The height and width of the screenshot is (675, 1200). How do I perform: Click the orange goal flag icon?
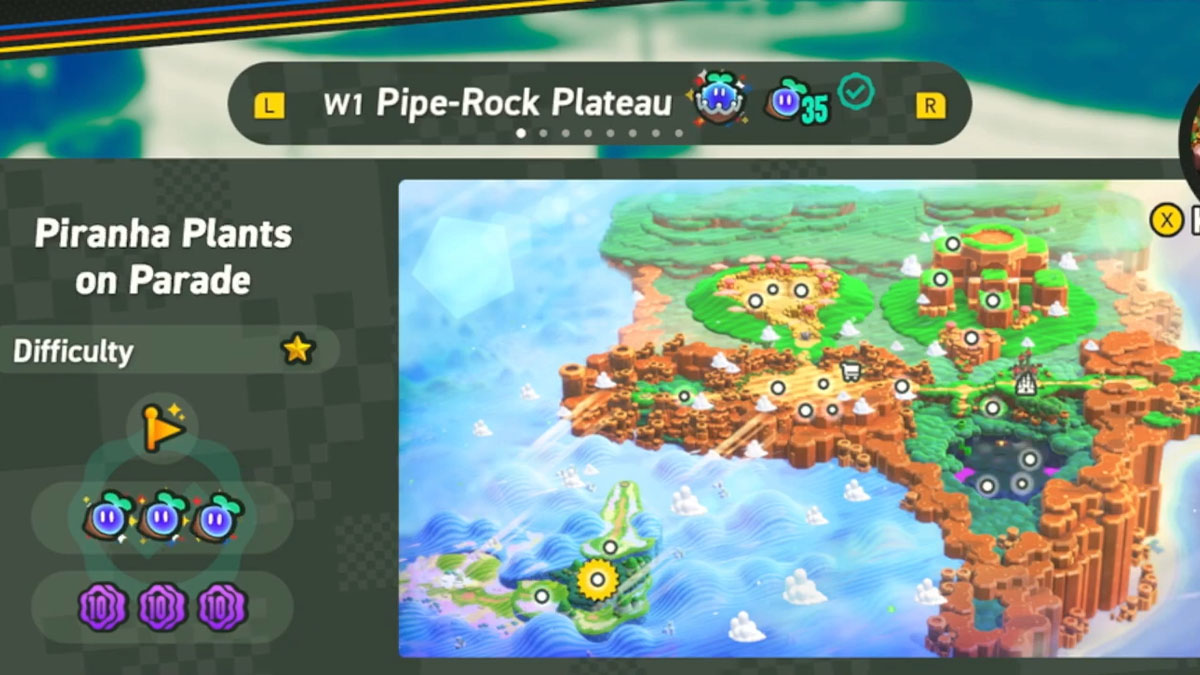coord(163,427)
